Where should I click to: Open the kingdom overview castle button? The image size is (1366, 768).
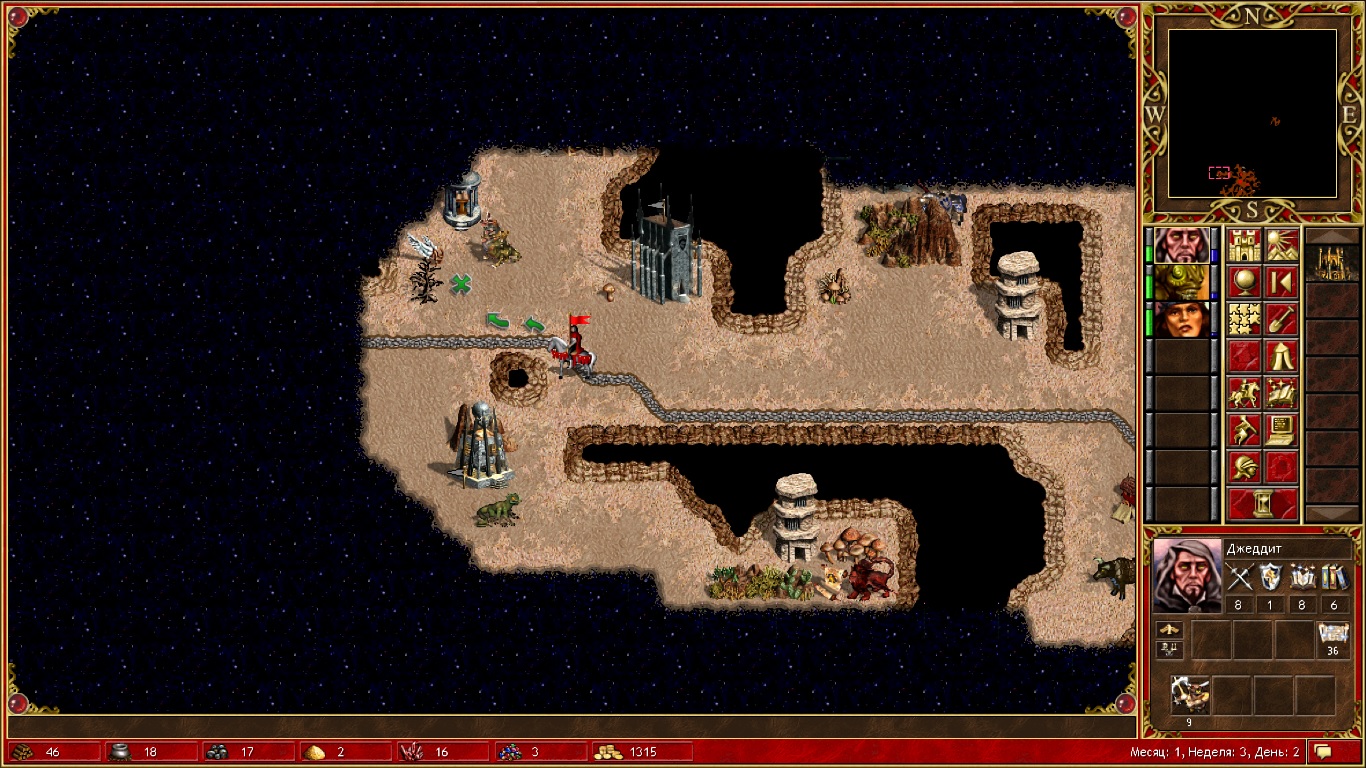[1245, 246]
